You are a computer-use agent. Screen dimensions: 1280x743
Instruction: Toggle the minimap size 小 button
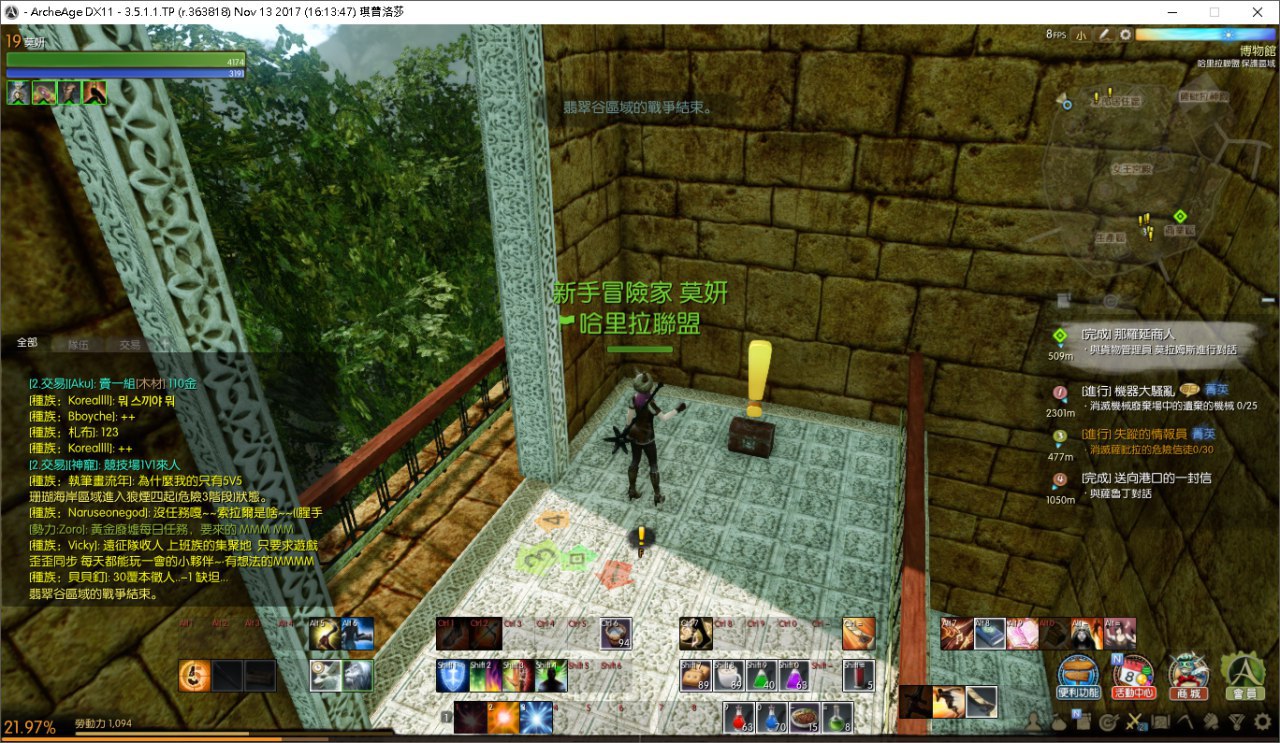coord(1082,35)
